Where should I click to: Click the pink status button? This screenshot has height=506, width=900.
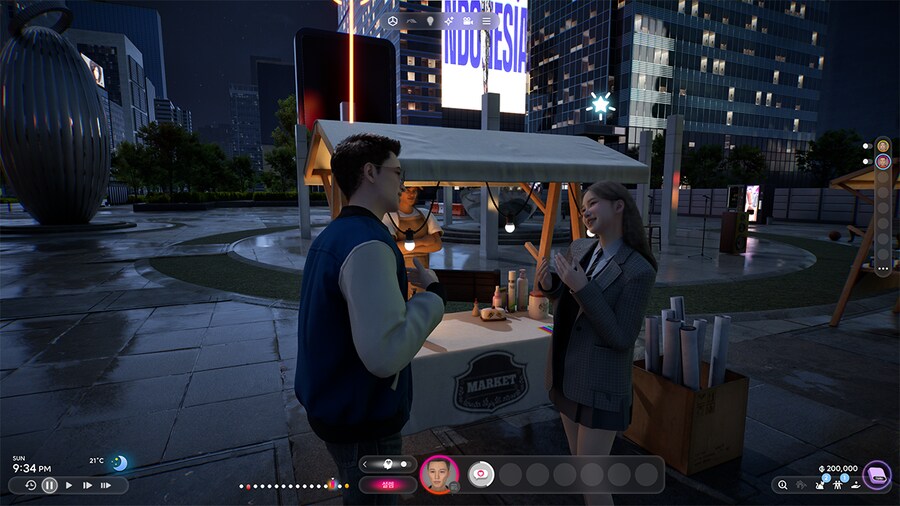click(388, 484)
